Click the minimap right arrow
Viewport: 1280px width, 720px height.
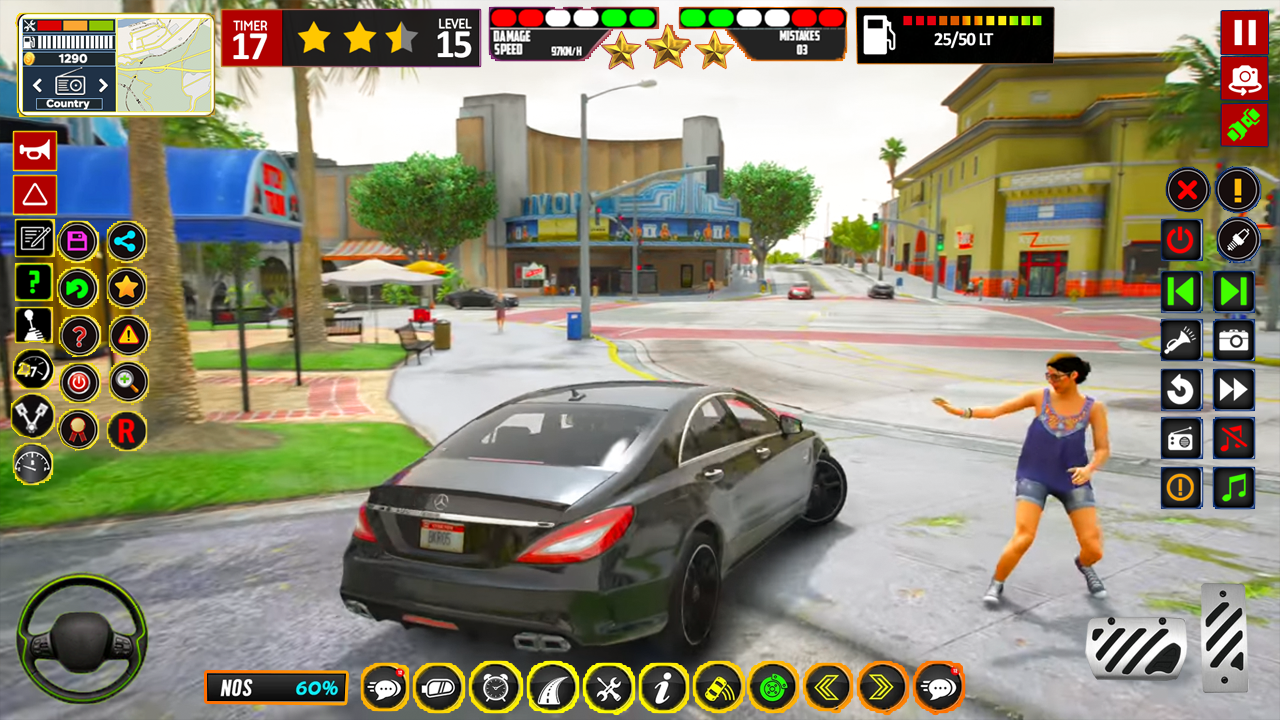103,85
